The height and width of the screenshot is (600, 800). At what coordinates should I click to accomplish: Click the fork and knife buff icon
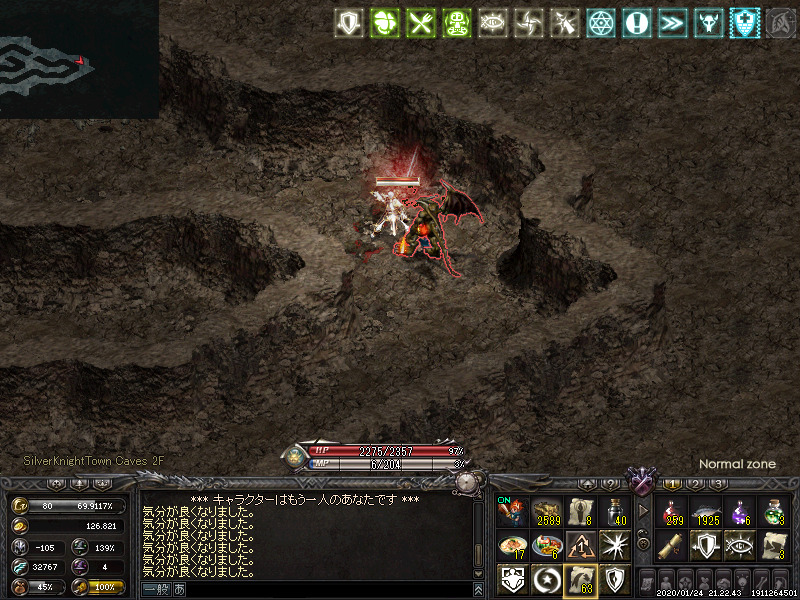[x=418, y=23]
